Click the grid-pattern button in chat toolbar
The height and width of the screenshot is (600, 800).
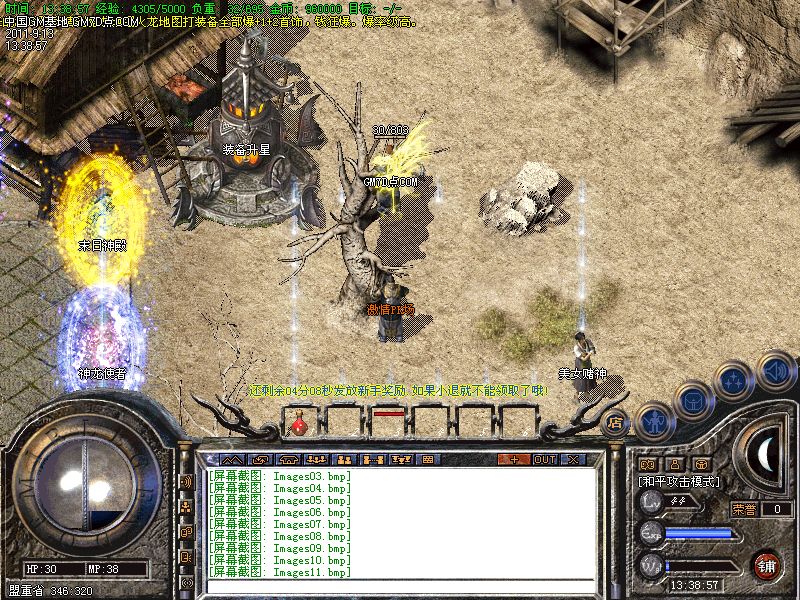coord(428,460)
